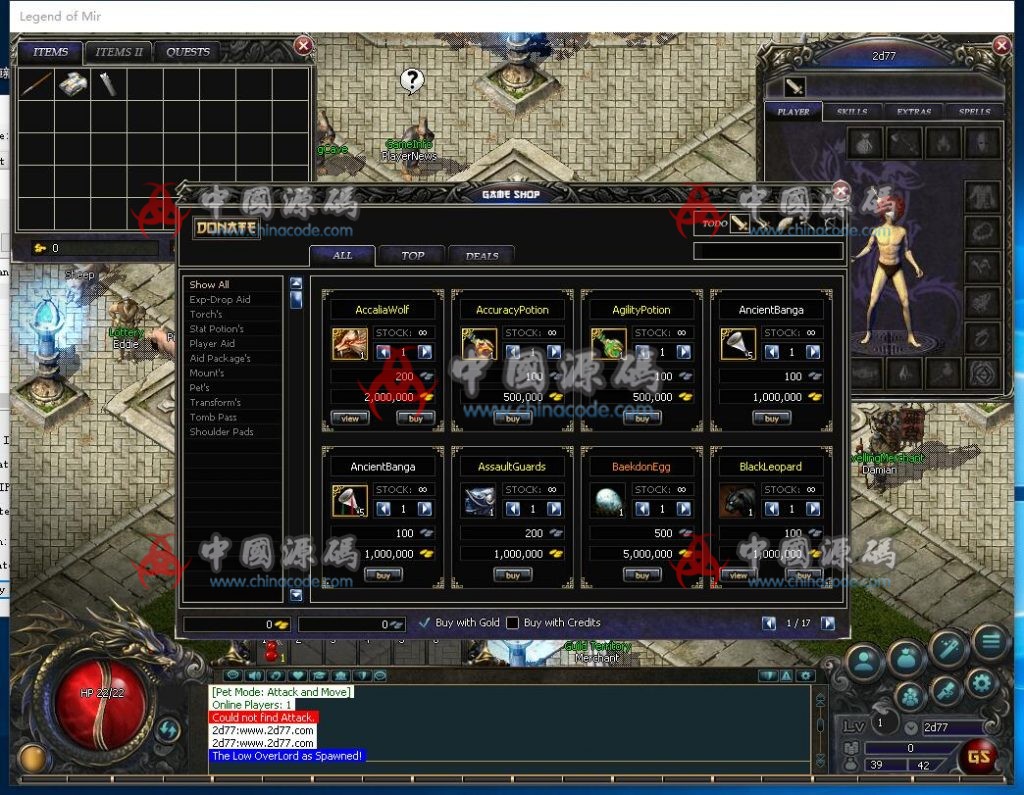Image resolution: width=1024 pixels, height=795 pixels.
Task: Close the inventory panel
Action: (x=304, y=46)
